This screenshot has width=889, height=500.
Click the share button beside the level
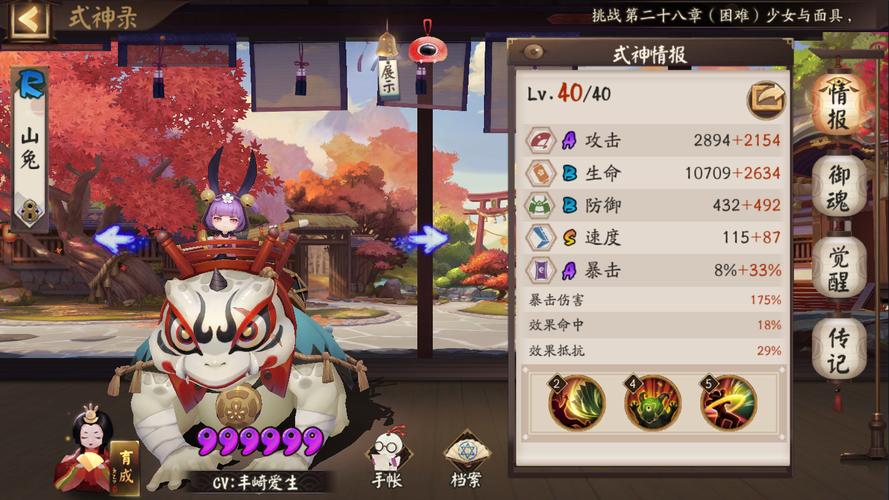pos(766,98)
